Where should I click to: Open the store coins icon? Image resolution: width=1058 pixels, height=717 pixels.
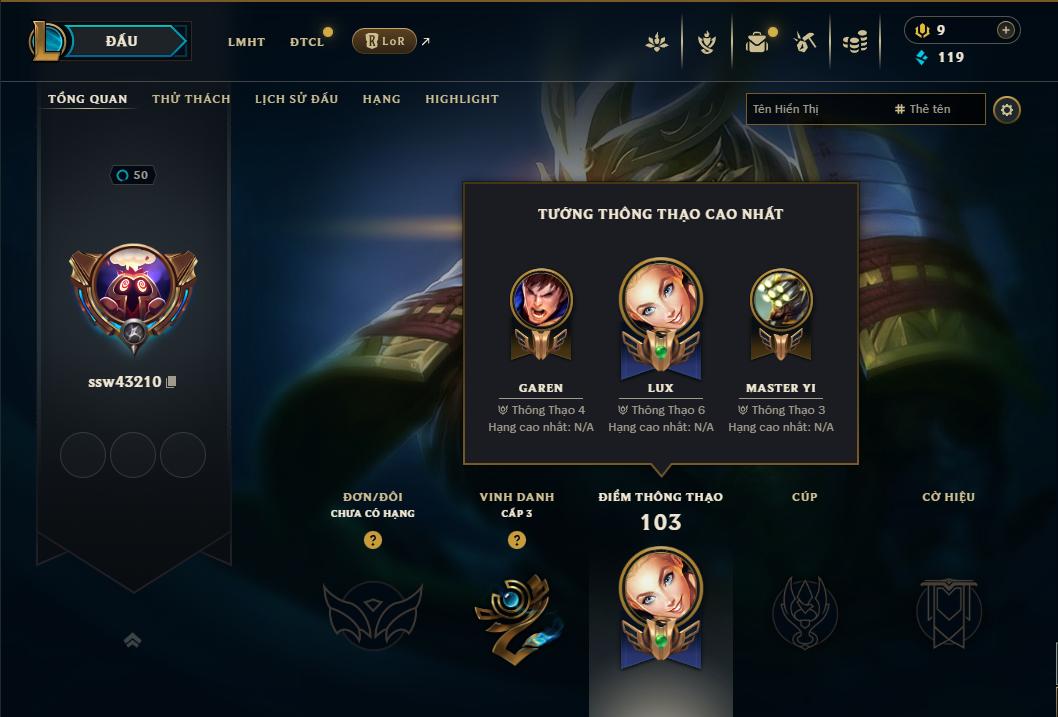tap(854, 42)
